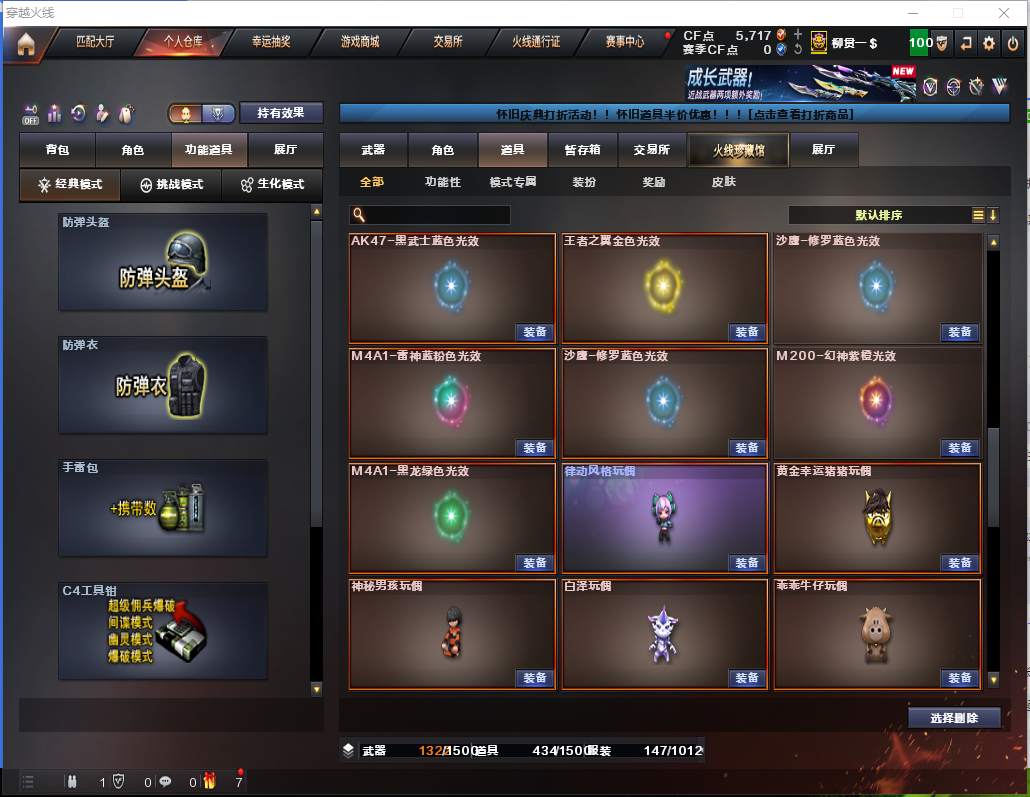Open the 匹配大厅 matchmaking hall
Viewport: 1030px width, 797px height.
point(96,43)
